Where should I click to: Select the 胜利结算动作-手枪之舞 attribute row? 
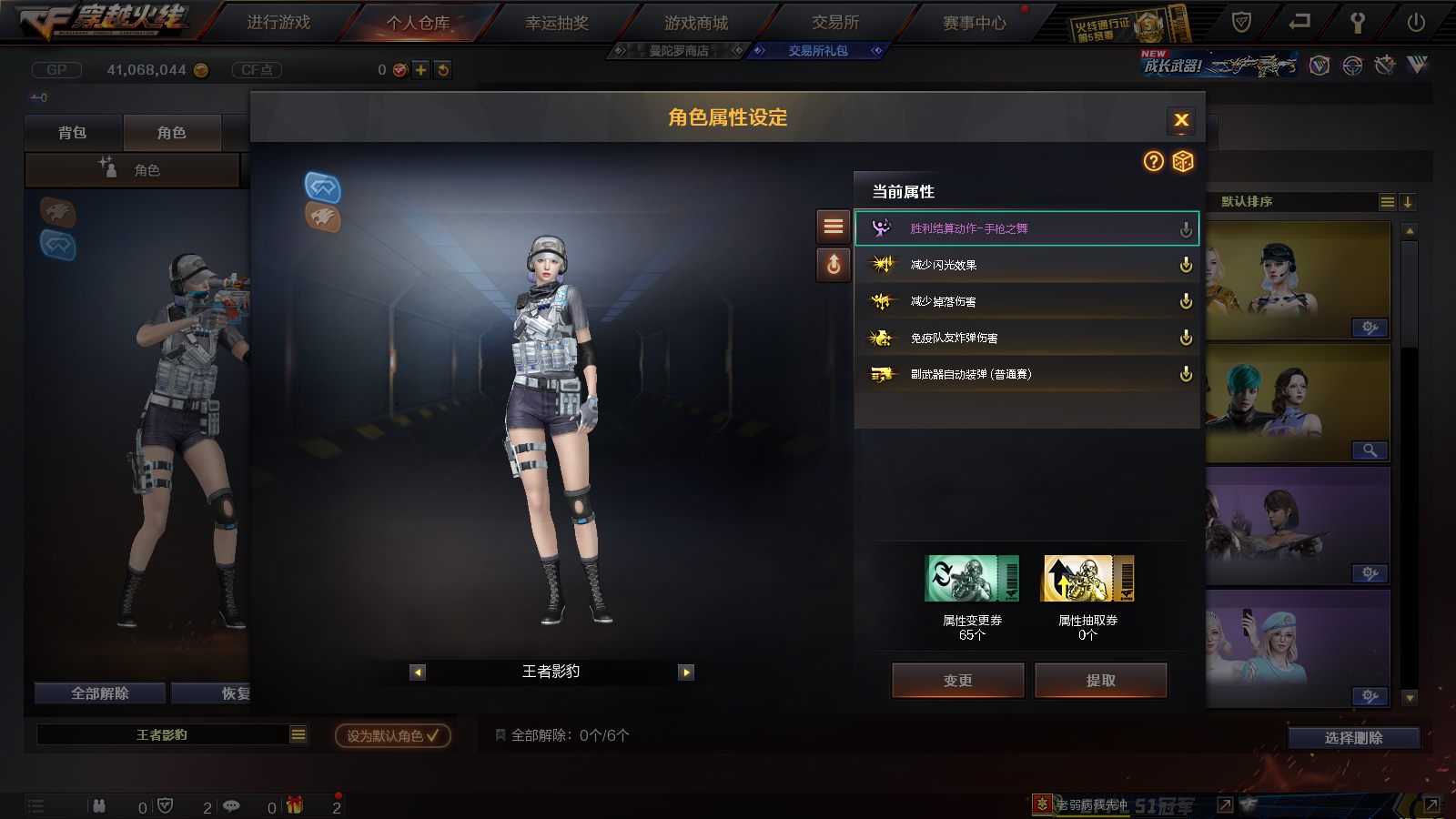1026,228
